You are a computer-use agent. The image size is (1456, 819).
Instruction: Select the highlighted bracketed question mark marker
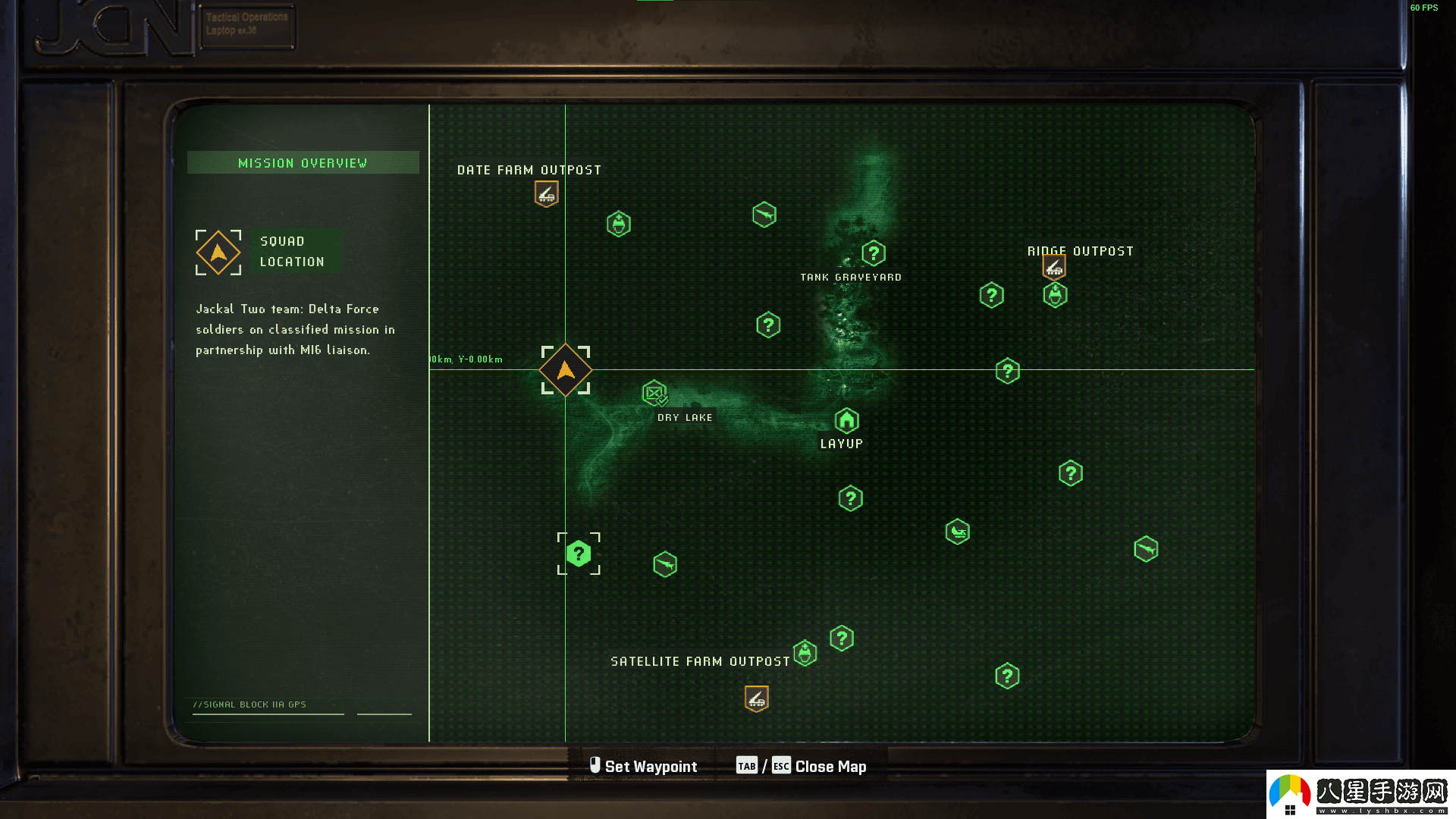pos(579,554)
